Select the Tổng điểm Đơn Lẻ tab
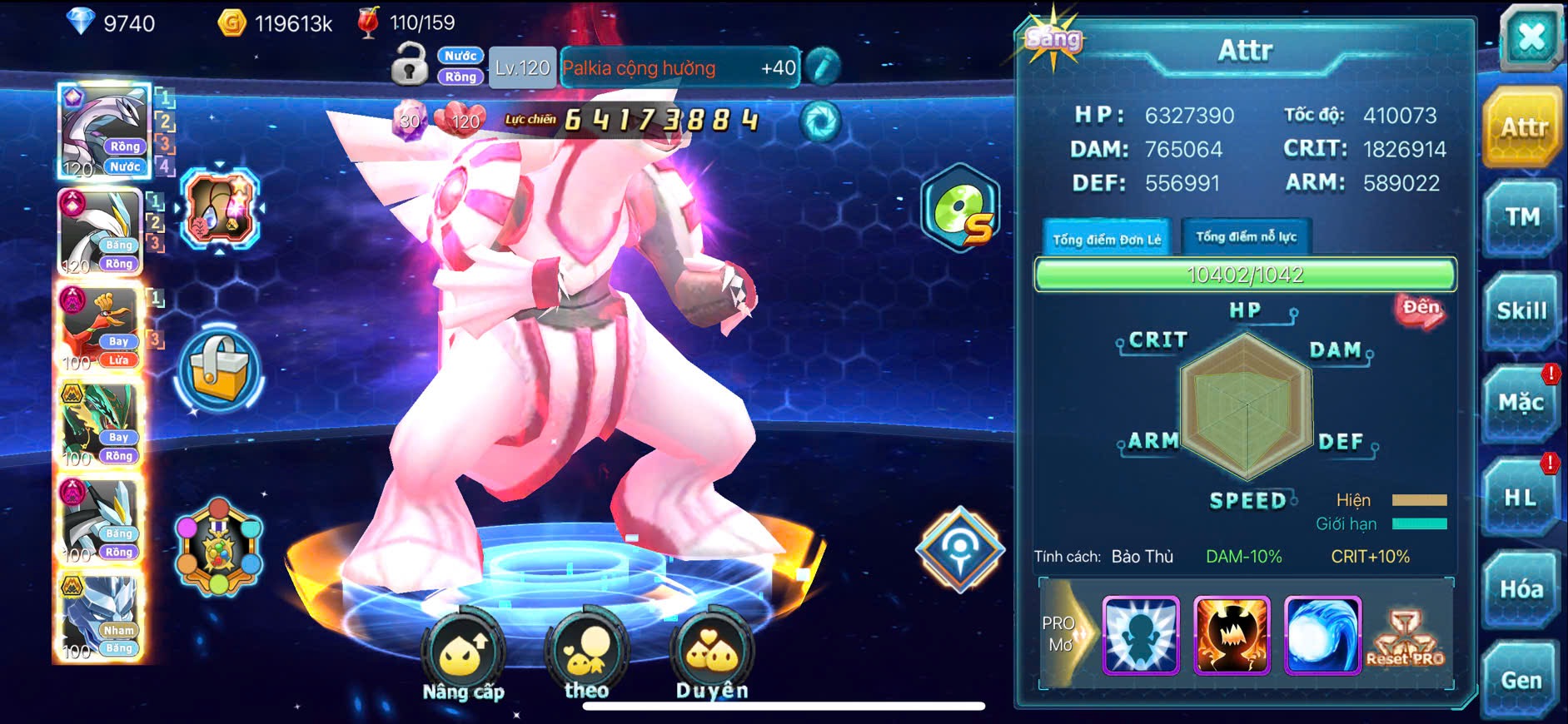 (x=1106, y=239)
